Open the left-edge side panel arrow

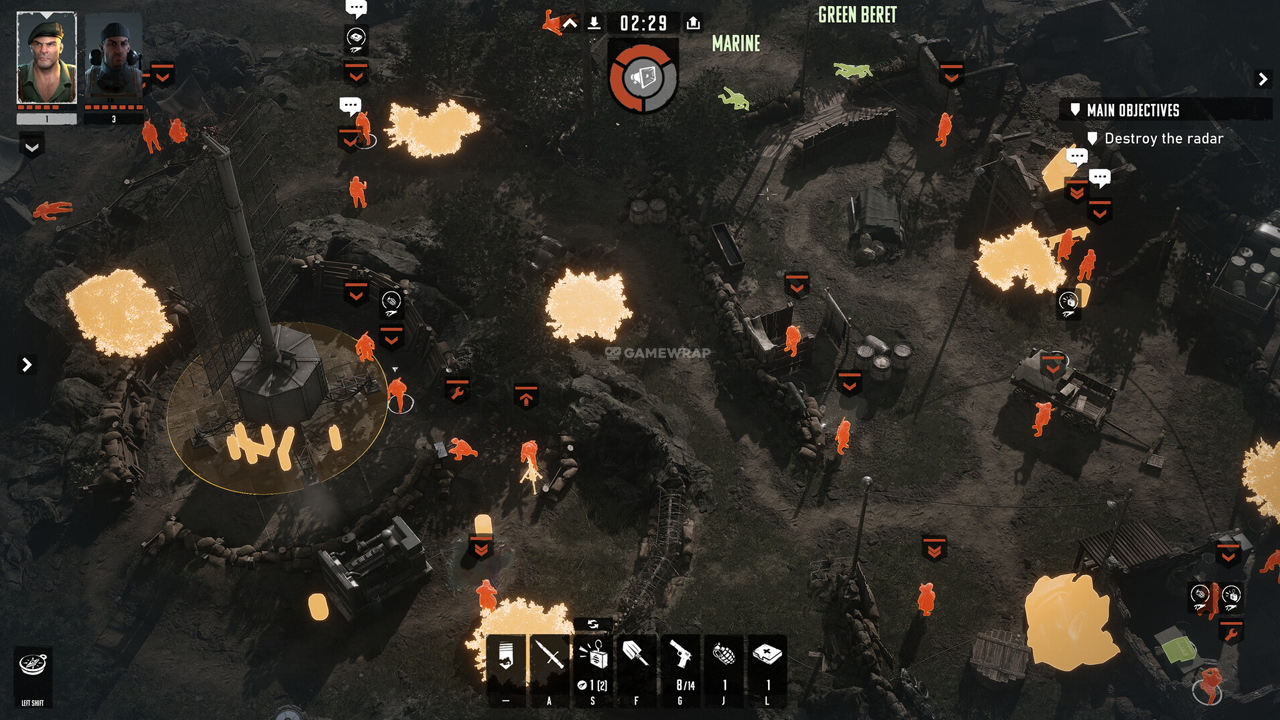[x=27, y=365]
